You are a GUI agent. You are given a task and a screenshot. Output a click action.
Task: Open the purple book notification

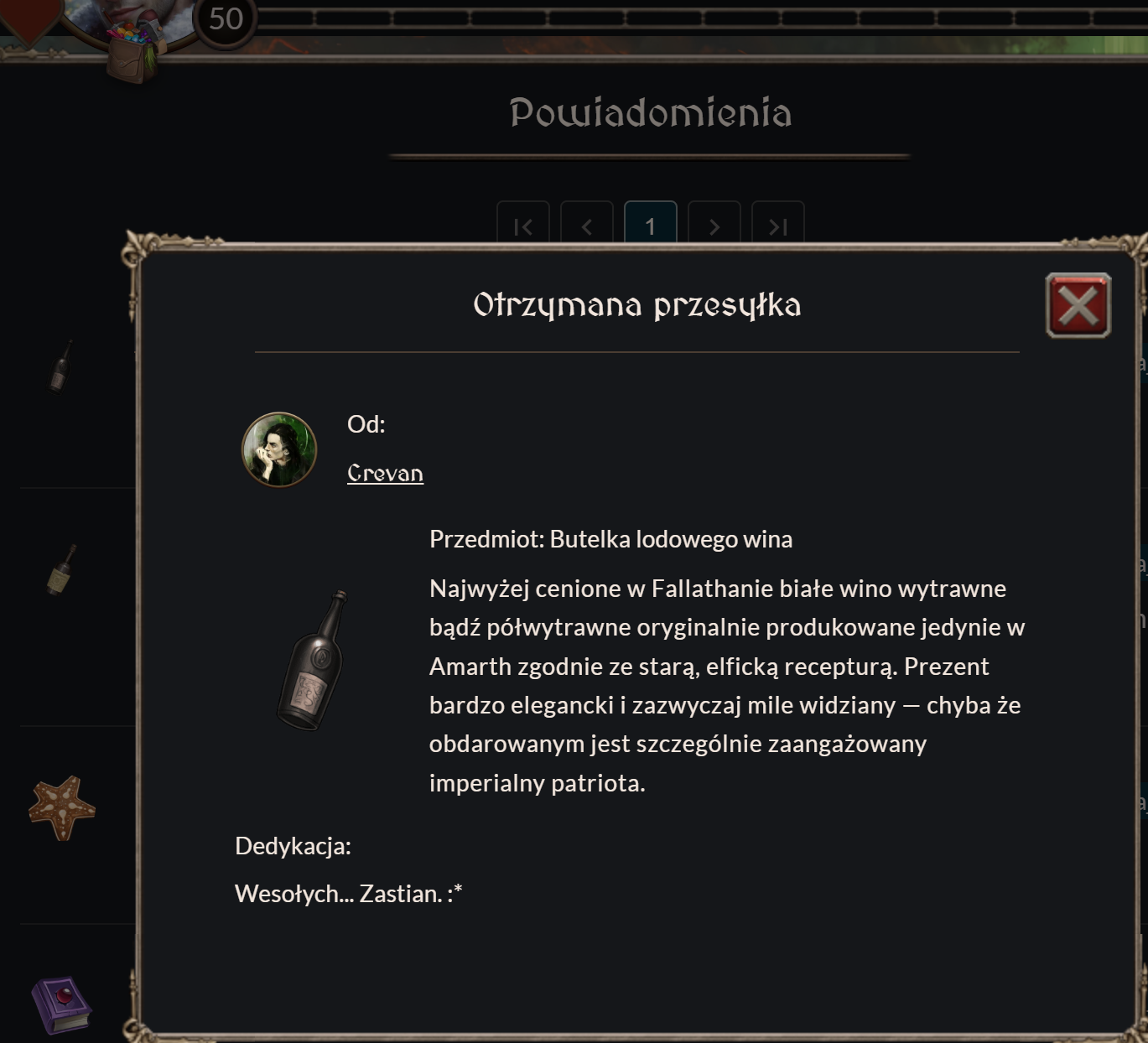(x=61, y=1004)
